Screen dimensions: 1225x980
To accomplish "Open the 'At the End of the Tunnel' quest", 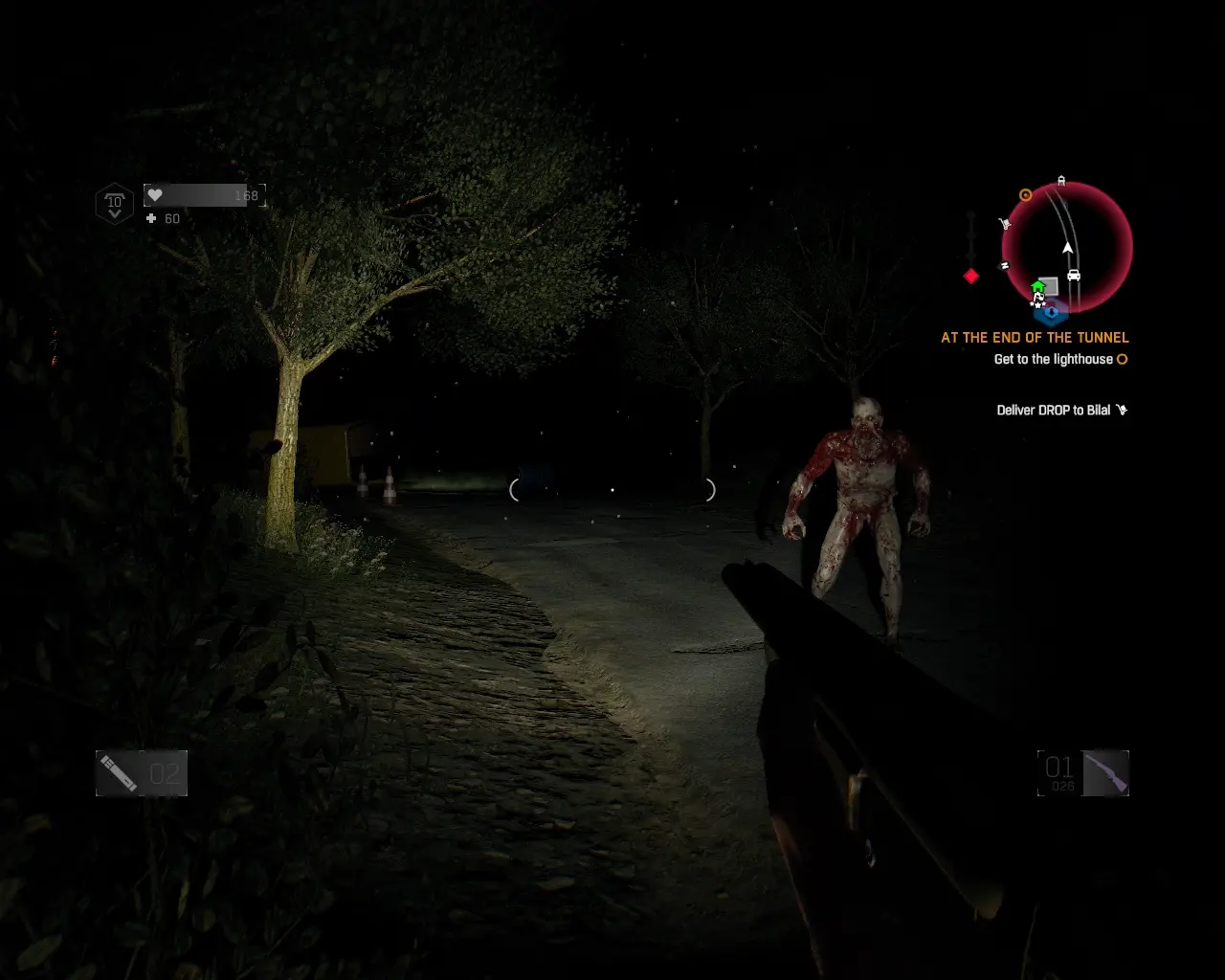I will [1035, 338].
